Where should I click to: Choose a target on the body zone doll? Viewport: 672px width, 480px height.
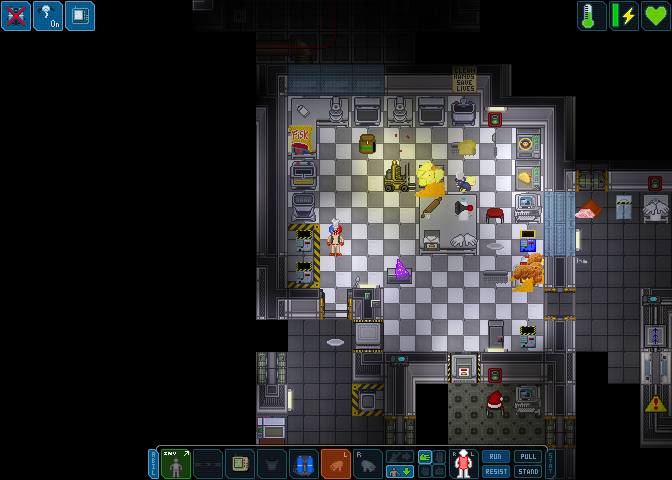click(464, 464)
